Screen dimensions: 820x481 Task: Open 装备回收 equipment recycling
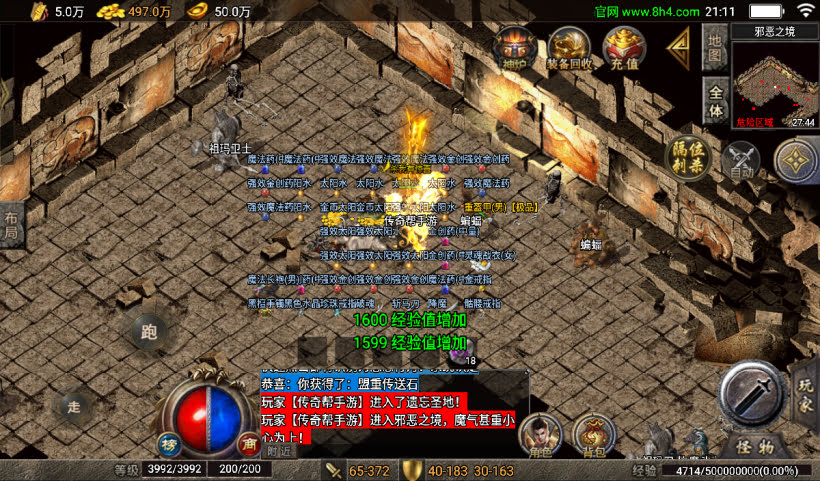coord(569,47)
